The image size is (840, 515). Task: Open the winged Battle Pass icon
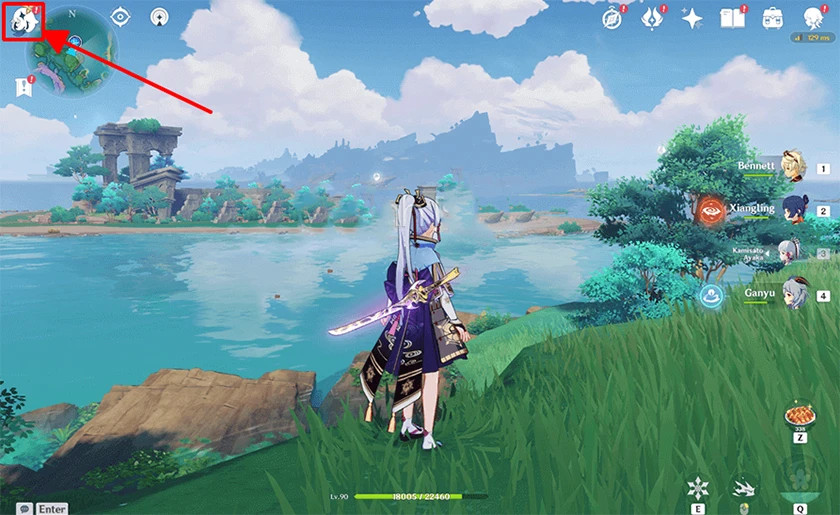click(652, 17)
